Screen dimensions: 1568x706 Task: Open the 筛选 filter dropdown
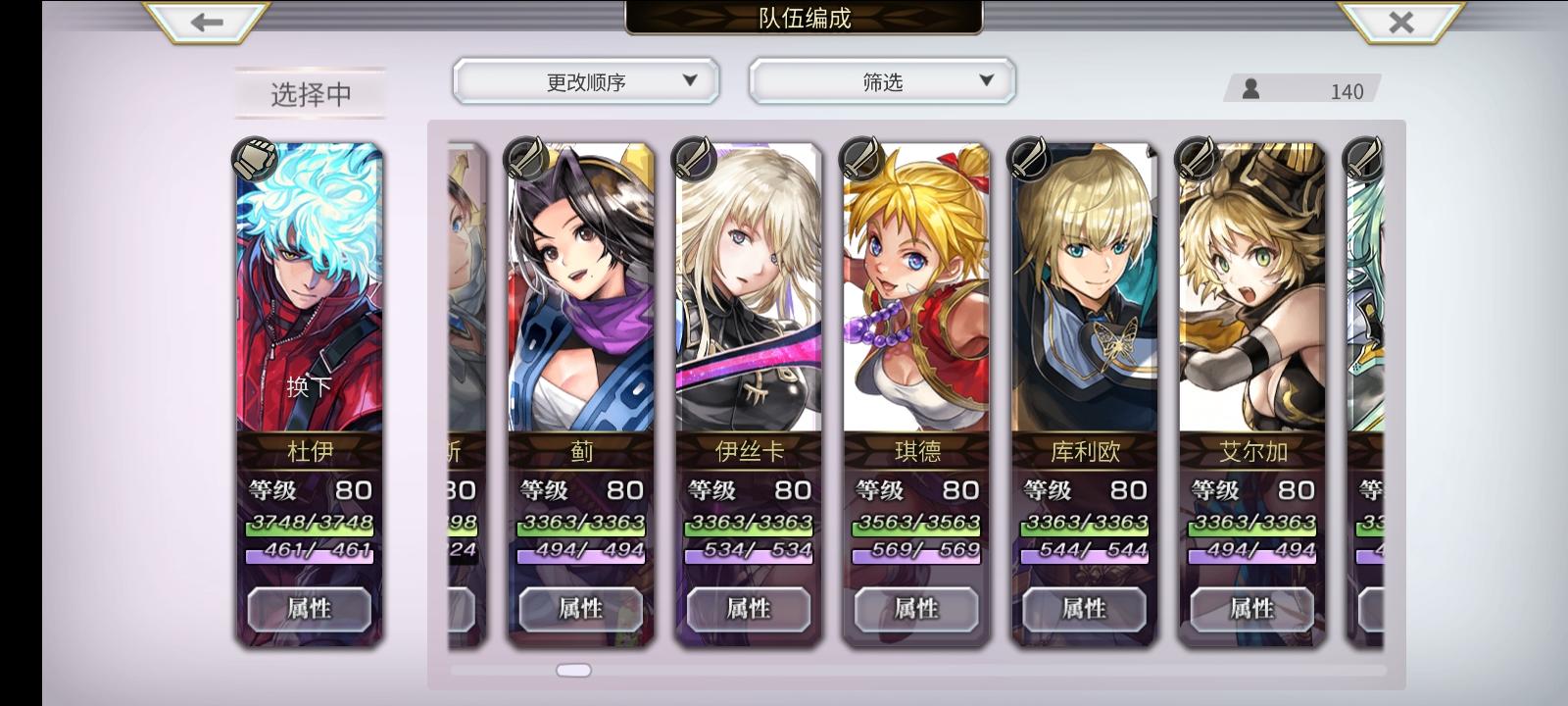point(881,81)
